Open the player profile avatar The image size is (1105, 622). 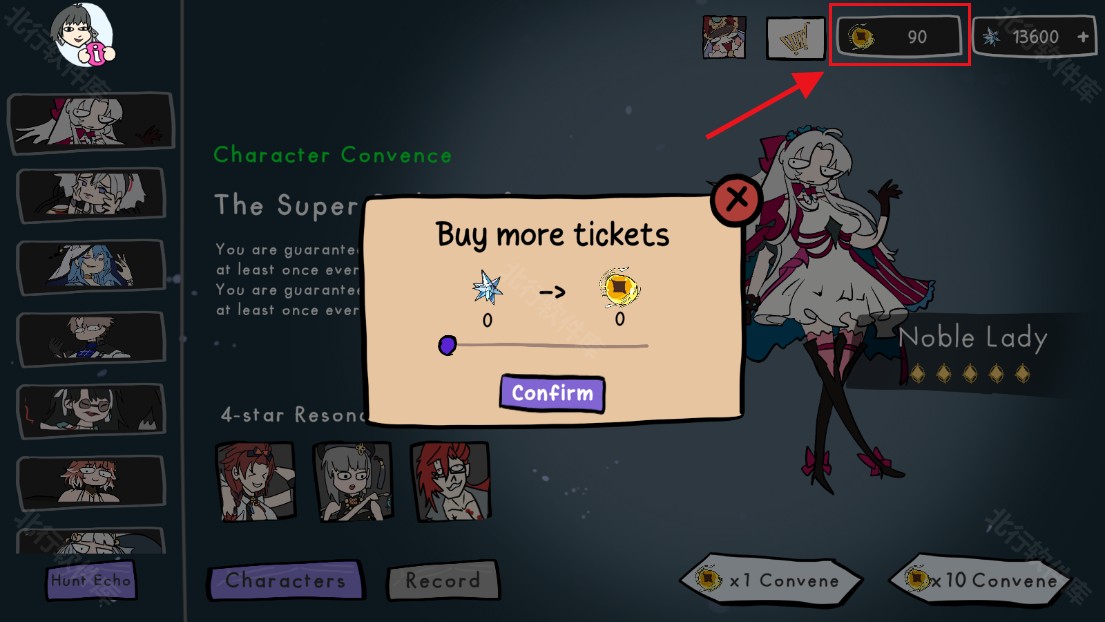coord(82,36)
